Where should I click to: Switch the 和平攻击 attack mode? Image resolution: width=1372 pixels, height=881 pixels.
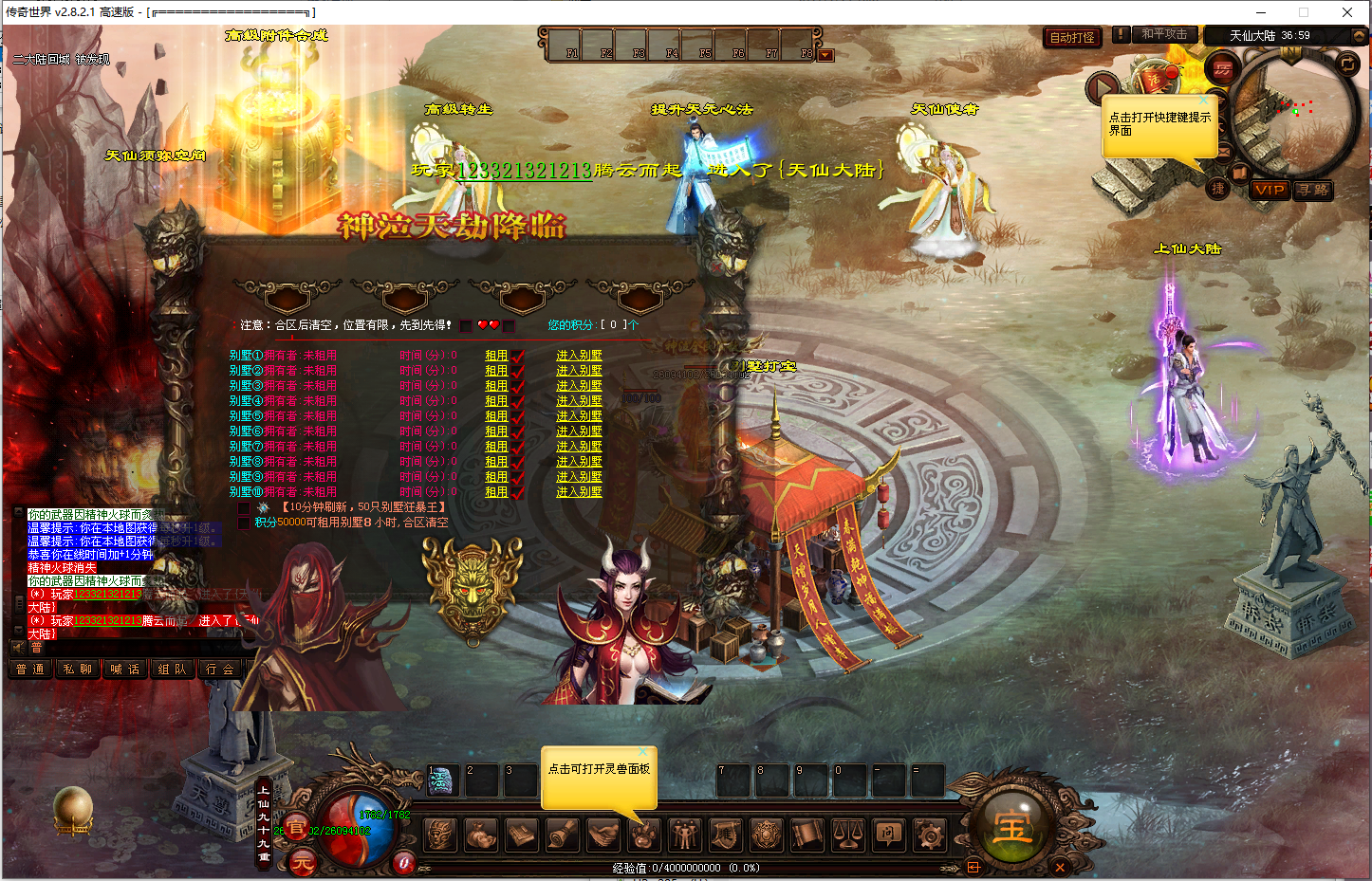tap(1163, 34)
